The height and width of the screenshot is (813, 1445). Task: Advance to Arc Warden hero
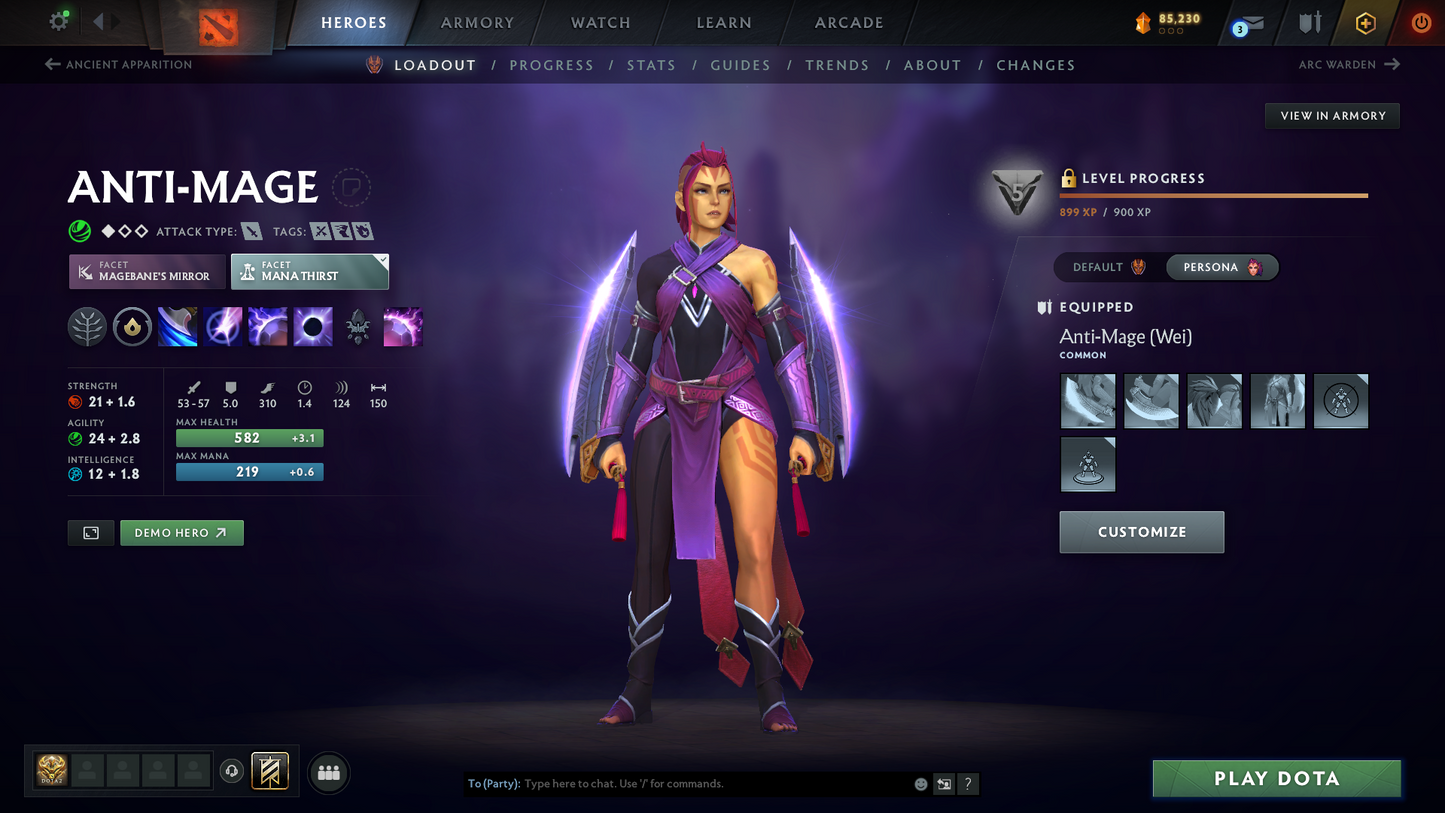click(x=1349, y=64)
